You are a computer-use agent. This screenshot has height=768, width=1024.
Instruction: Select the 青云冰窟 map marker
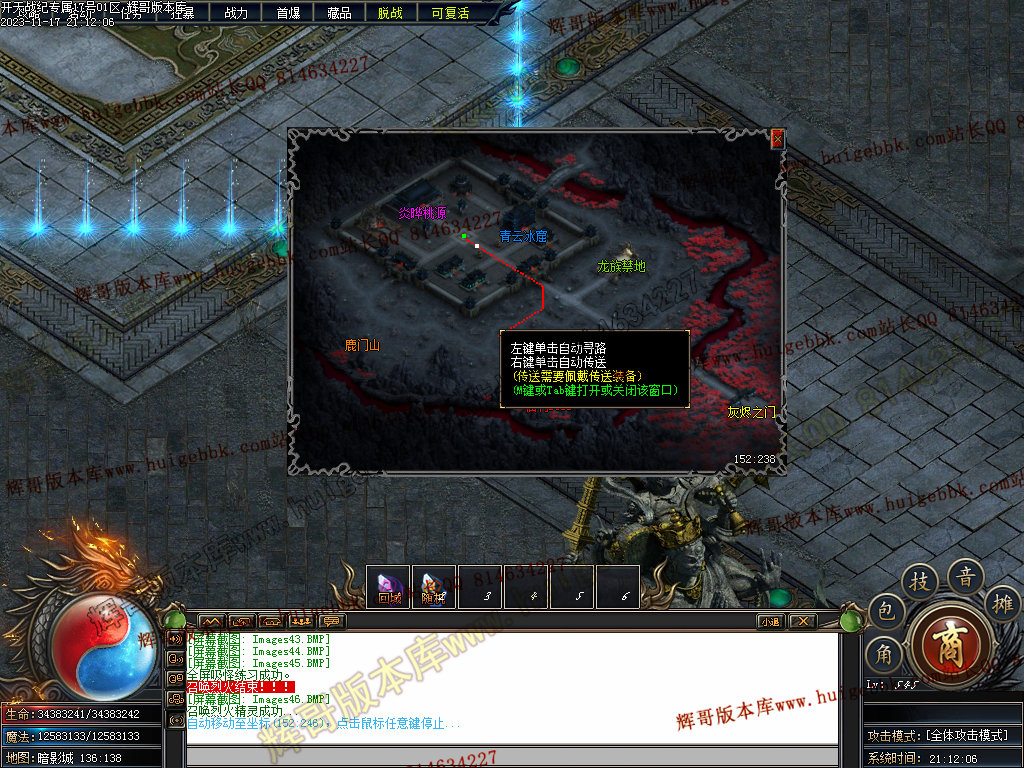[x=523, y=237]
